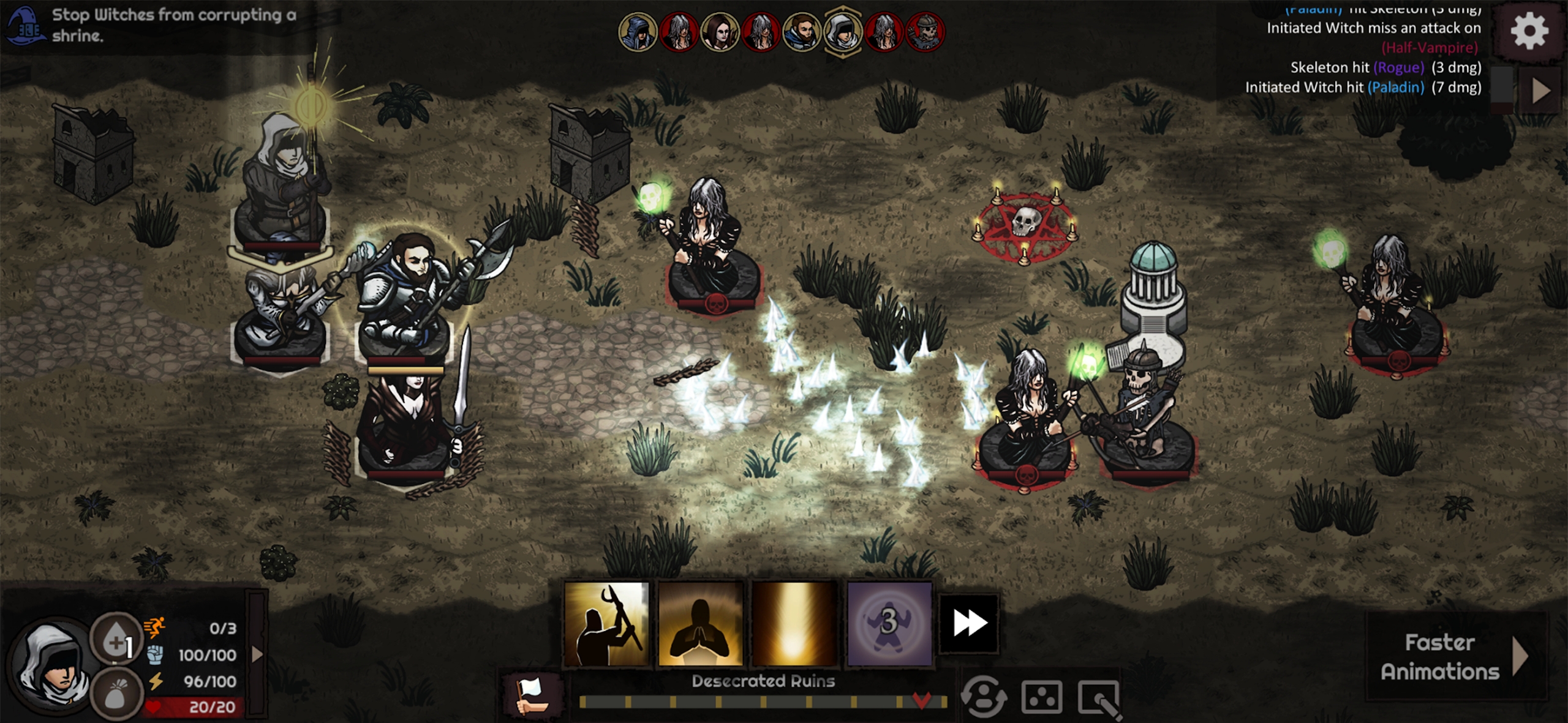Open the gear settings menu
The image size is (1568, 723).
[x=1529, y=31]
